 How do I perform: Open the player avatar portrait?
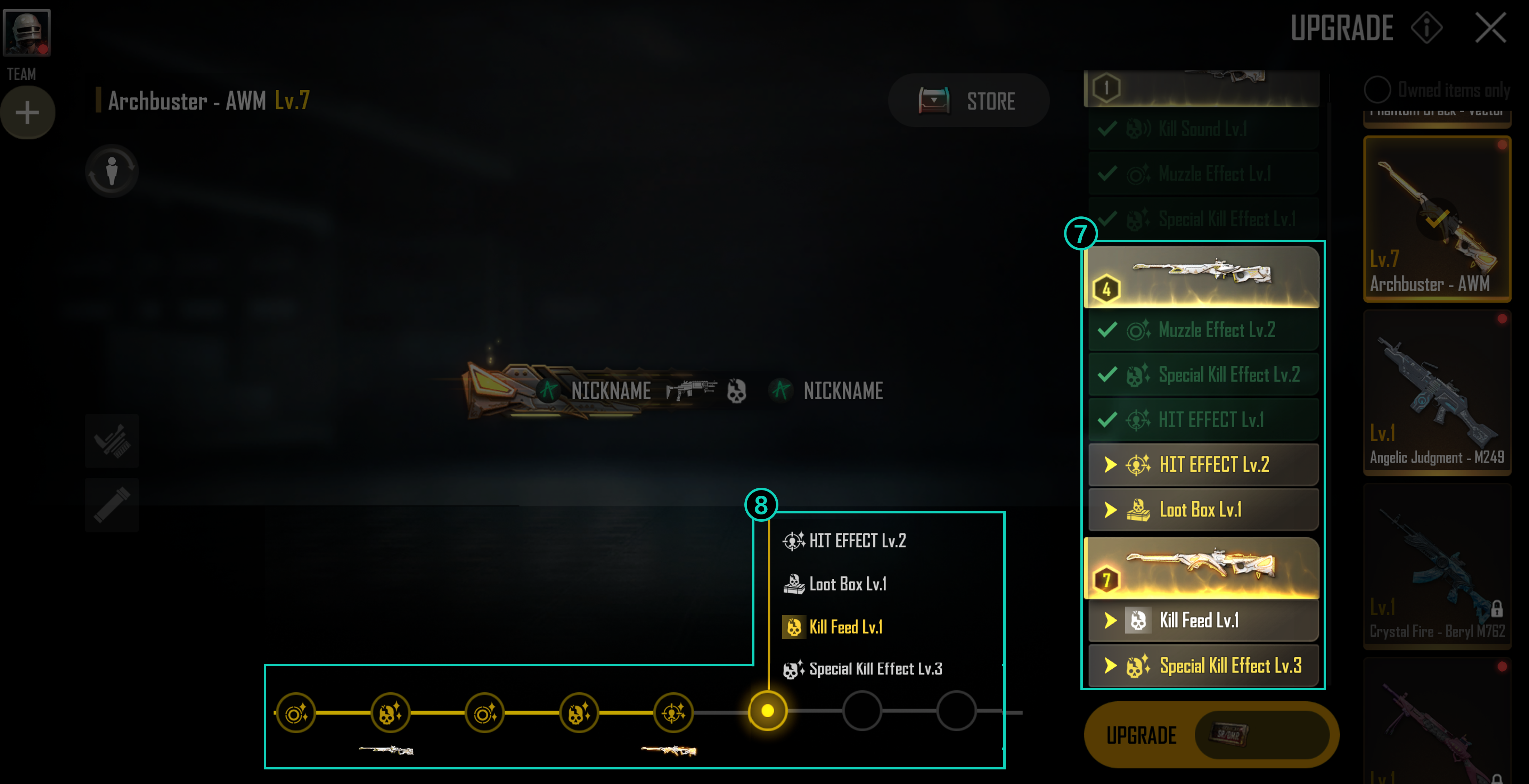tap(27, 33)
